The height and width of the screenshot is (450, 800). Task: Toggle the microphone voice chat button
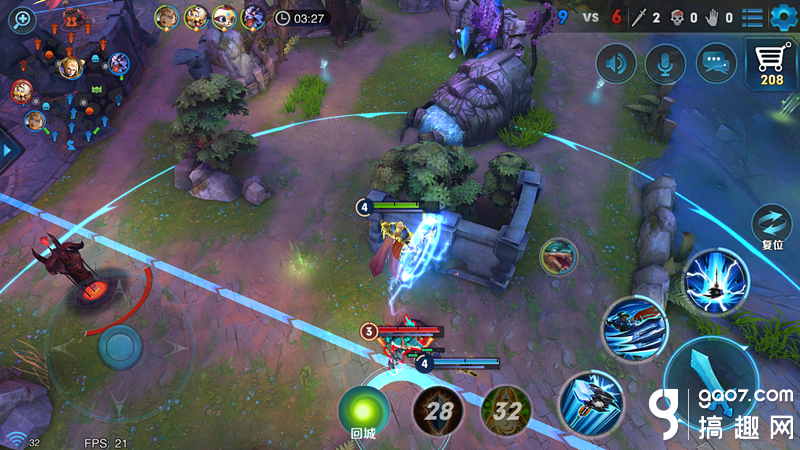[x=665, y=64]
